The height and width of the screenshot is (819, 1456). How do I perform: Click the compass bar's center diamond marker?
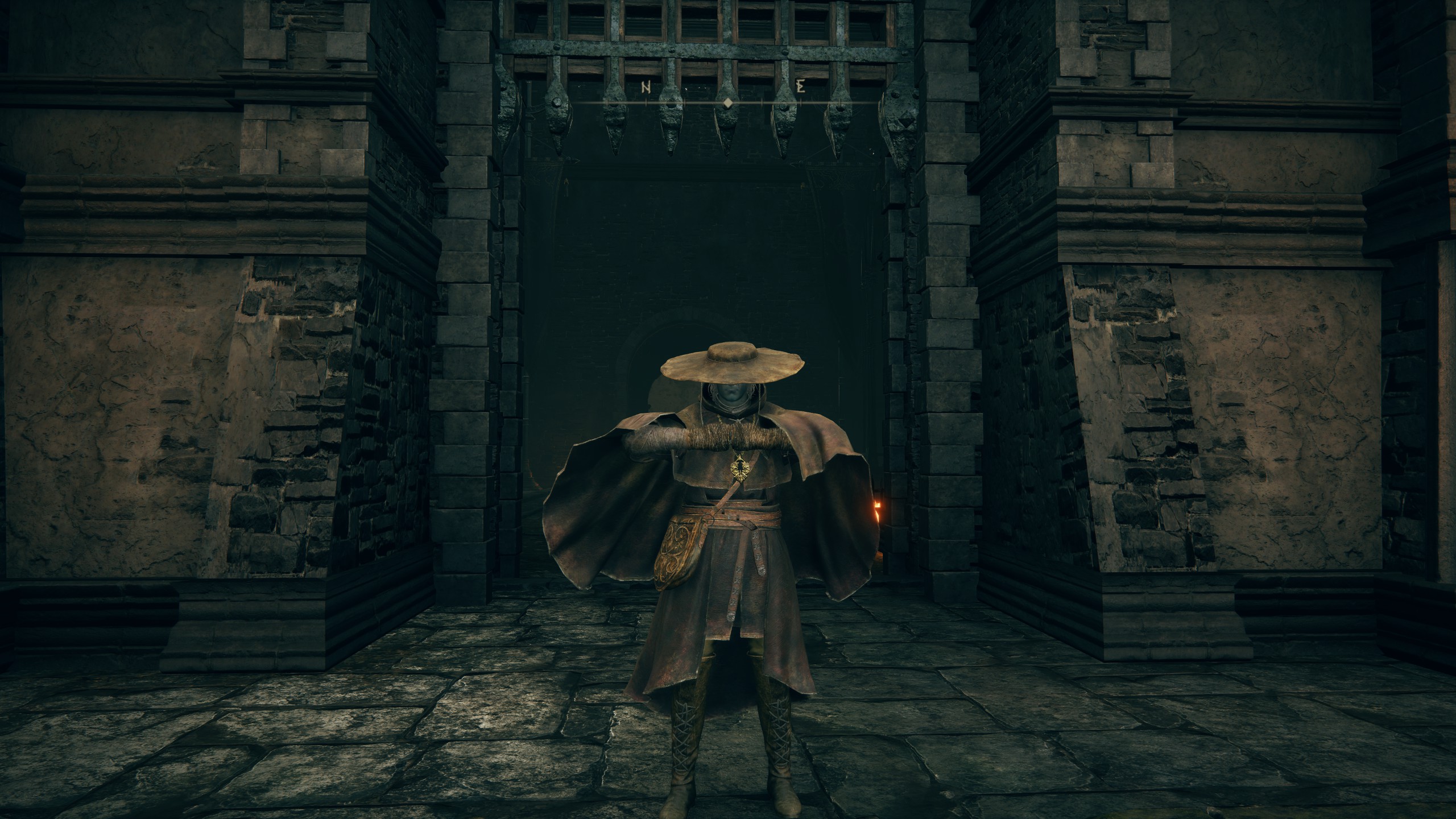click(x=727, y=102)
